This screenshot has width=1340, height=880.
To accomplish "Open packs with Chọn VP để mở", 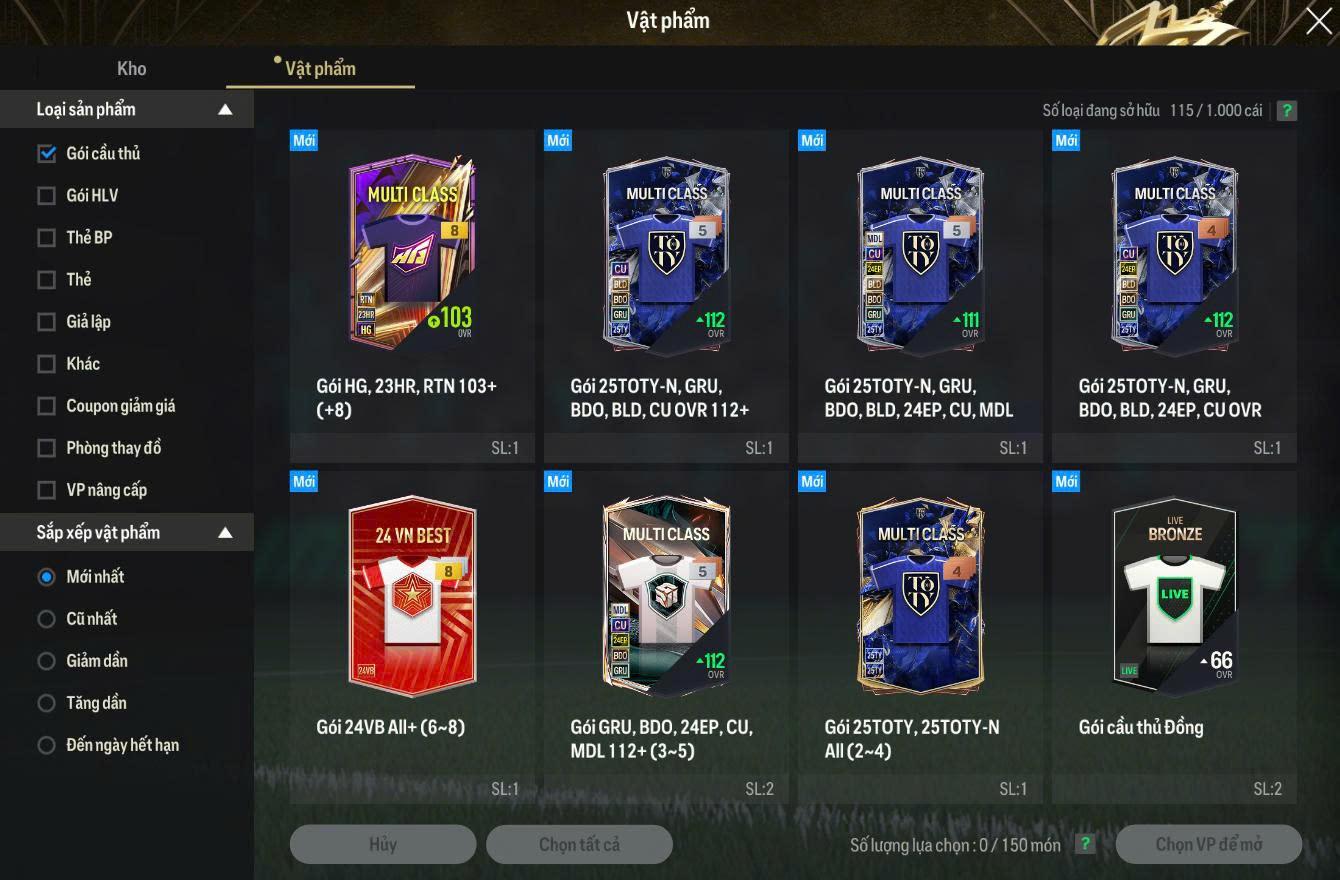I will 1208,844.
